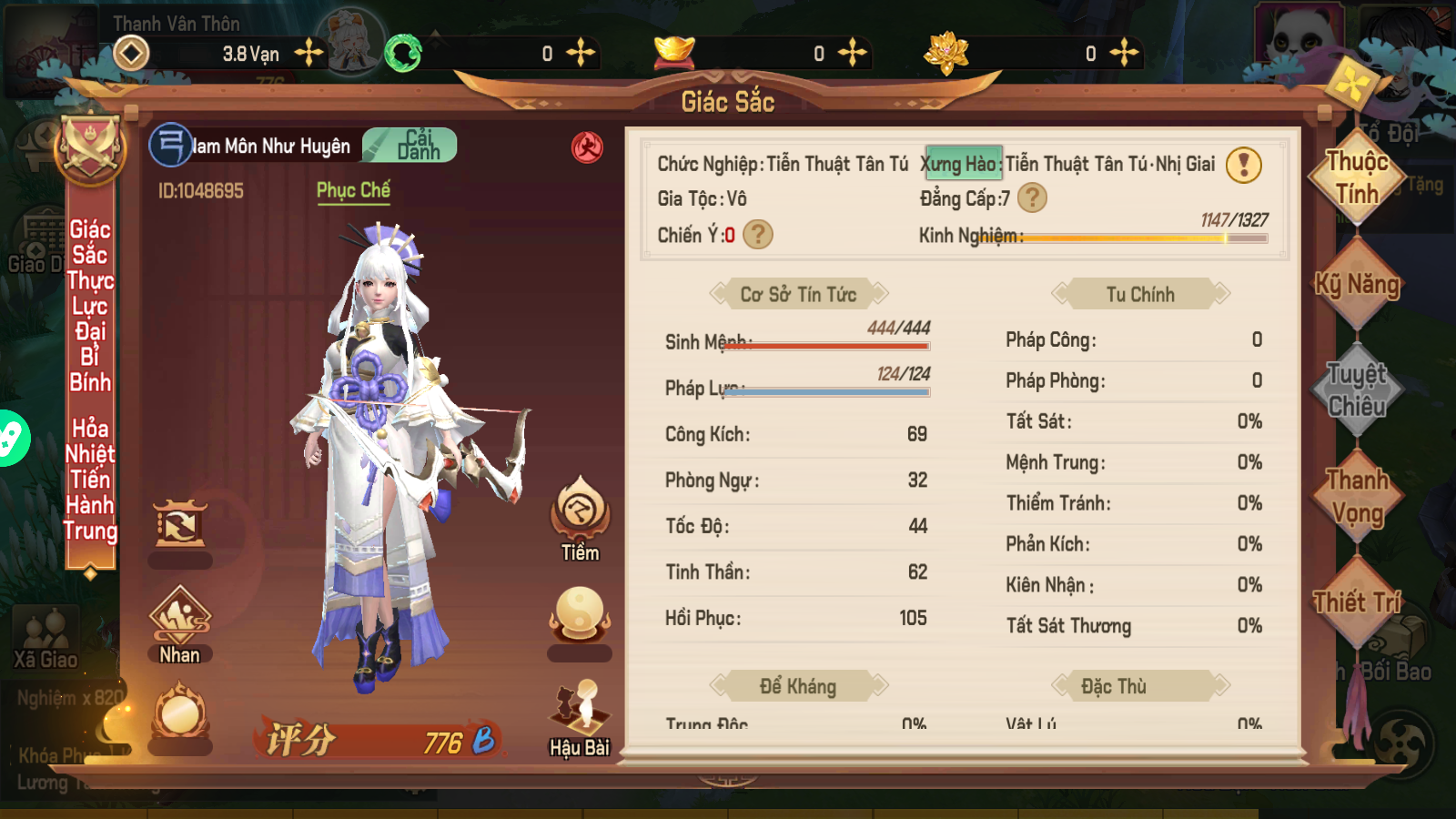Show Chiến Ý help question mark
This screenshot has height=819, width=1456.
click(758, 235)
